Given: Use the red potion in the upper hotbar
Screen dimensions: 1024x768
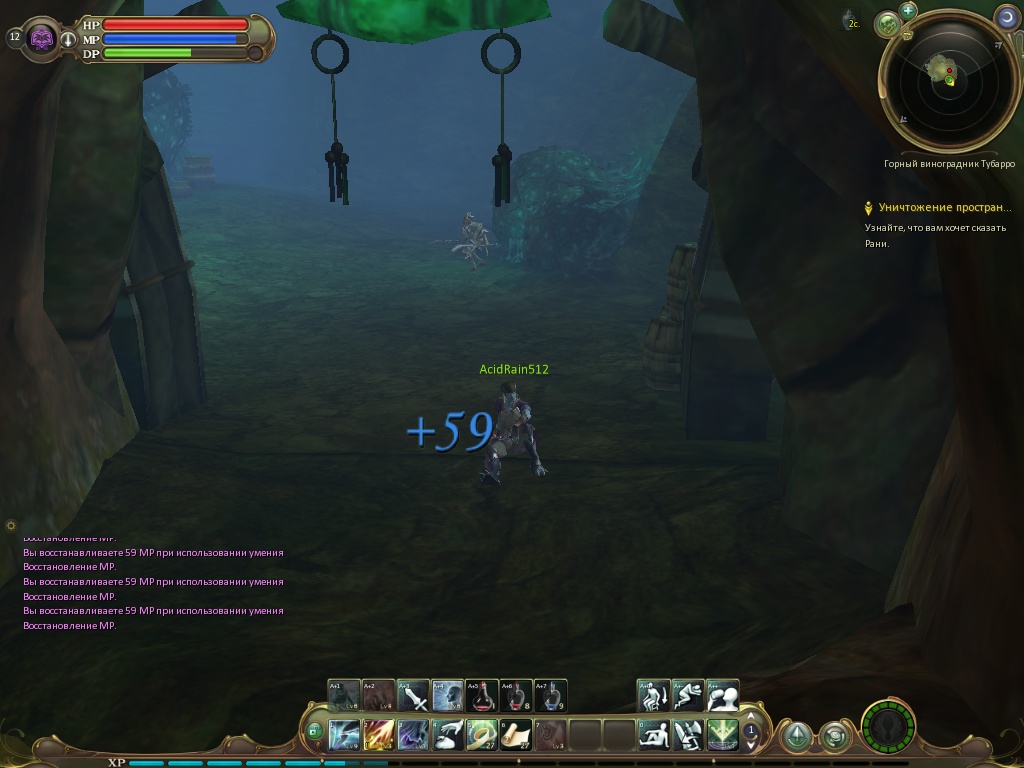Looking at the screenshot, I should tap(482, 696).
